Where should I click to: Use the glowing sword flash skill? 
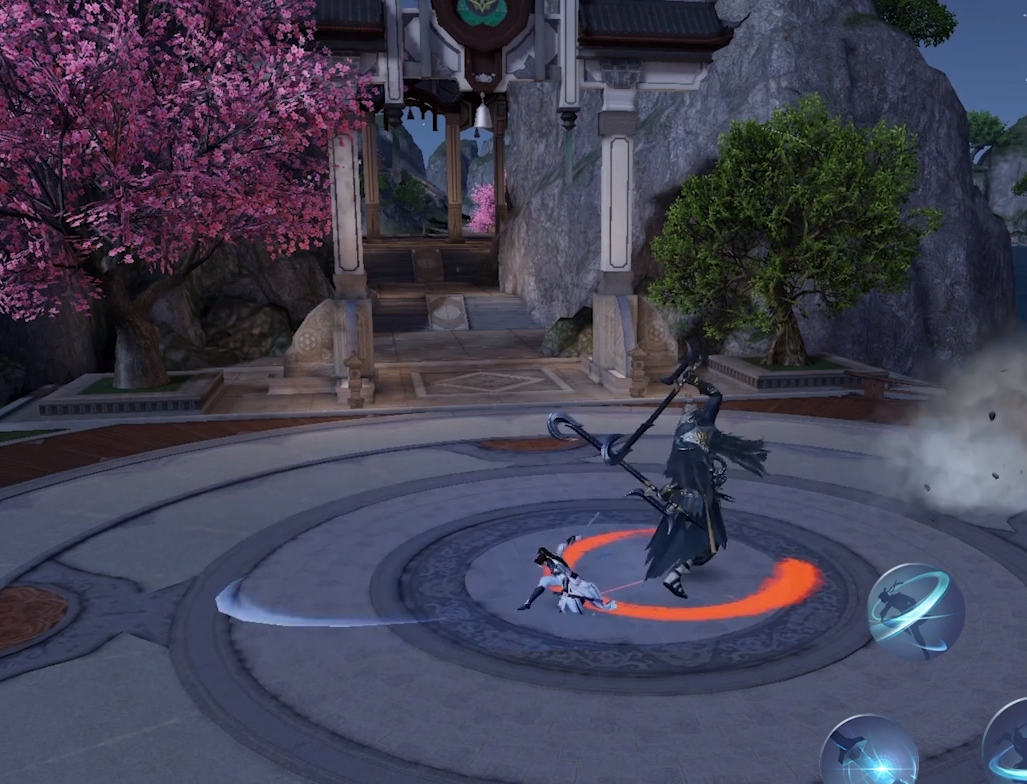pos(869,752)
